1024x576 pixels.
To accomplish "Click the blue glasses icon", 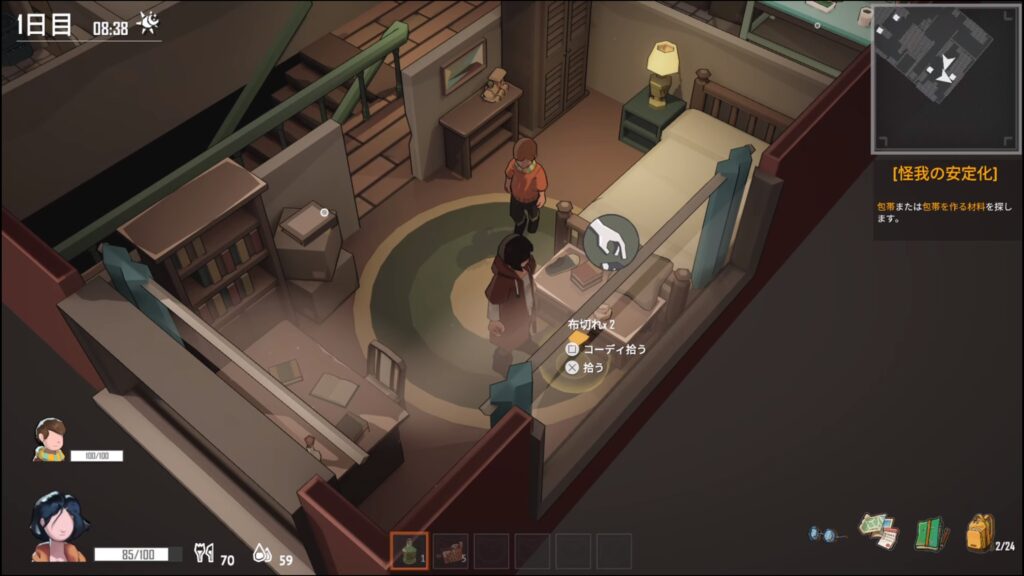I will pyautogui.click(x=824, y=534).
